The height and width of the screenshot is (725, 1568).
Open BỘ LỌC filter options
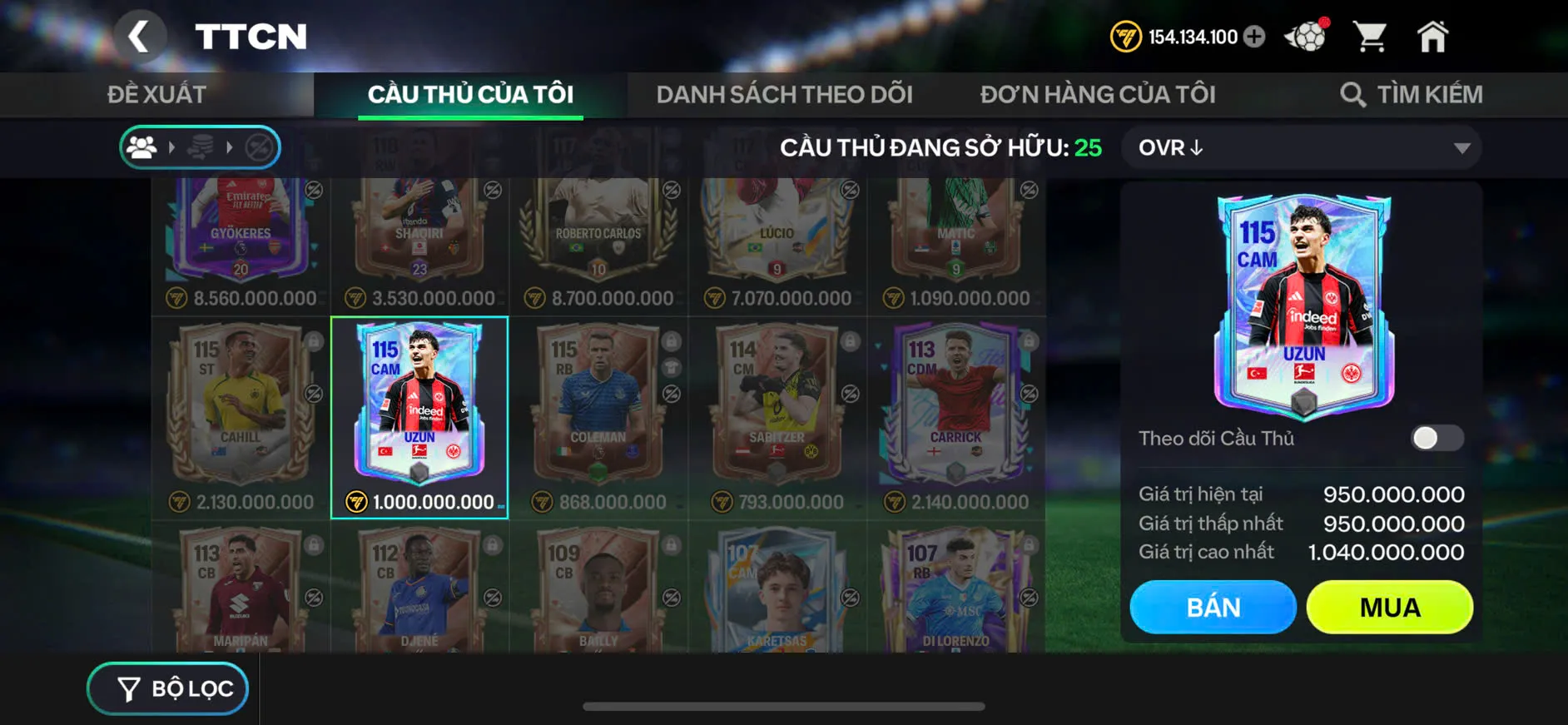[x=166, y=688]
